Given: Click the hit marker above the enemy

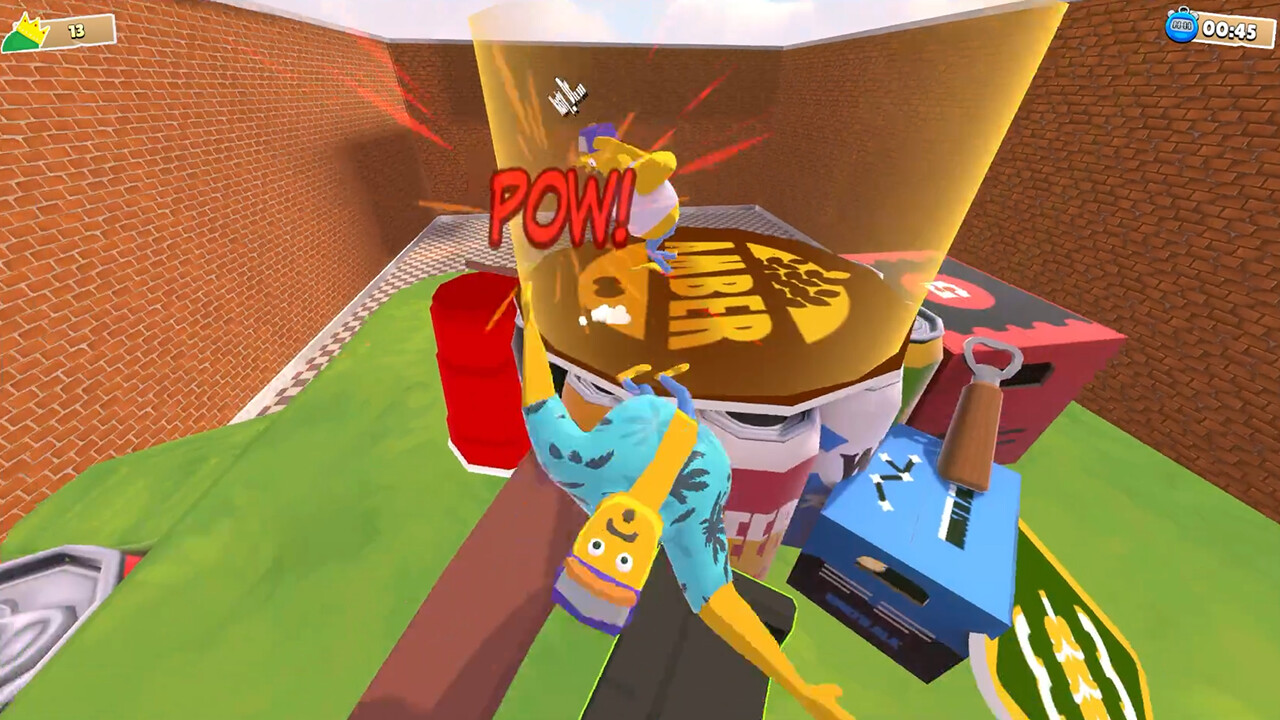Looking at the screenshot, I should coord(566,95).
